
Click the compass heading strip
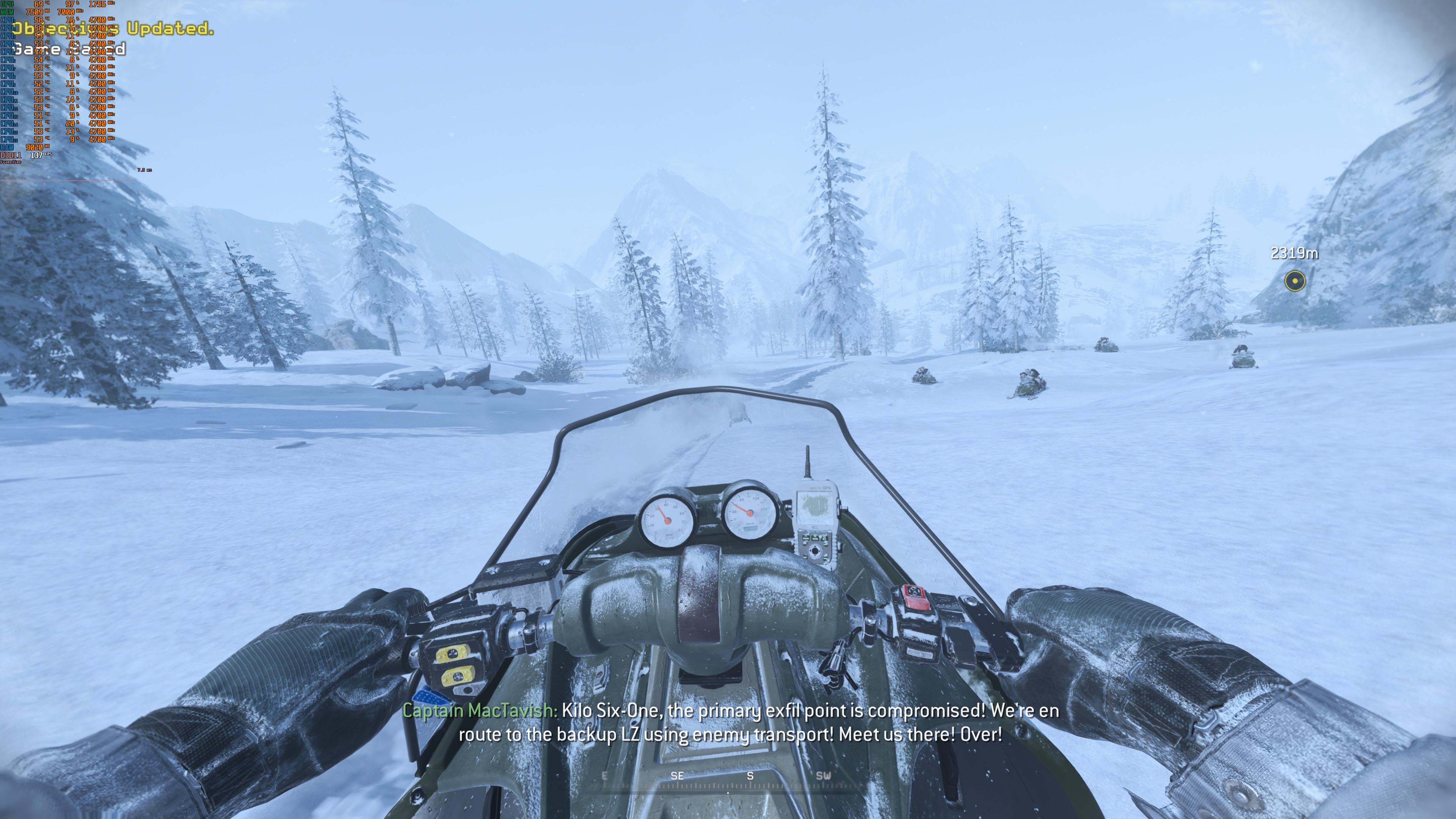(x=728, y=781)
